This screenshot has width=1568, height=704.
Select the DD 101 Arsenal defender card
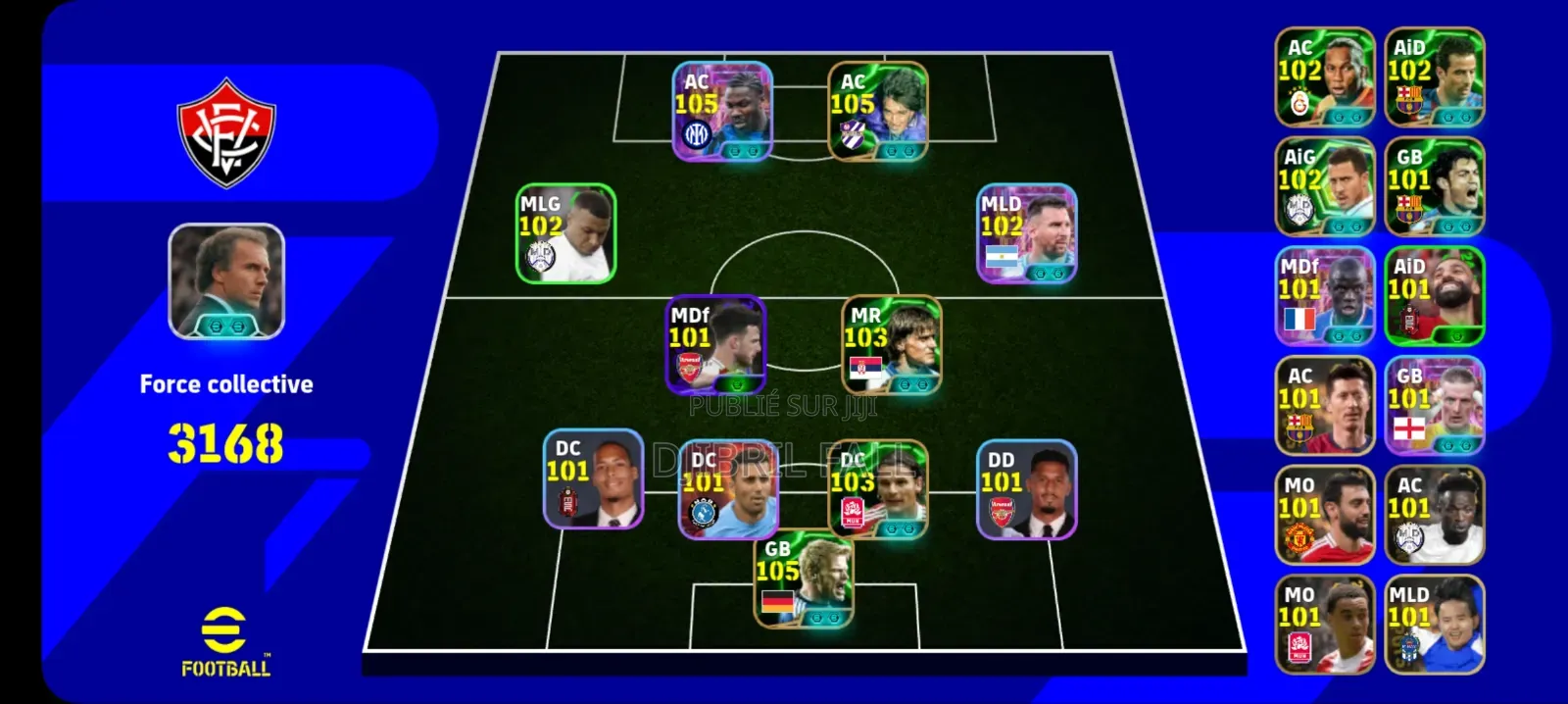(x=1026, y=489)
